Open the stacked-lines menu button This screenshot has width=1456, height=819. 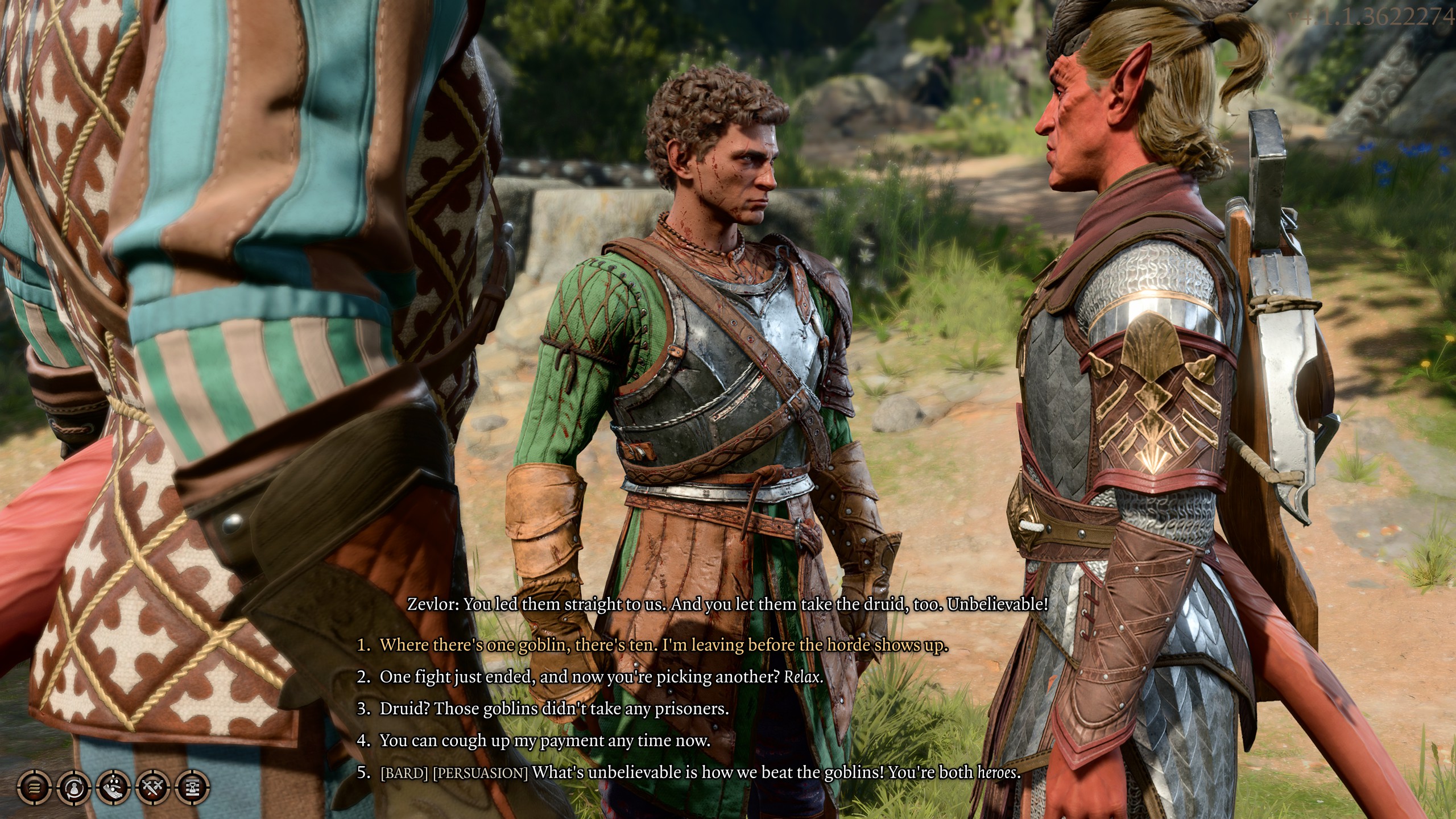click(35, 788)
